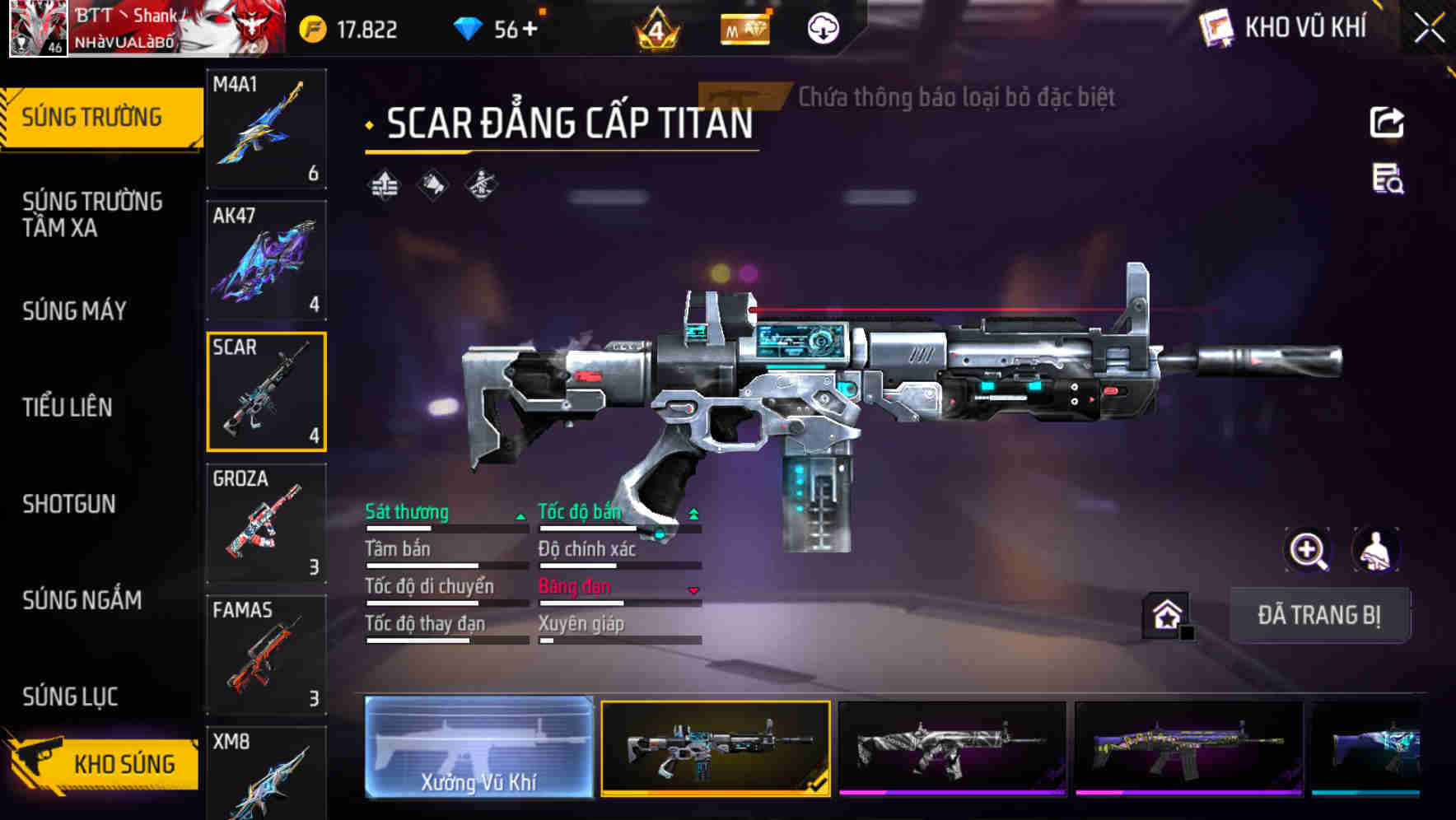The image size is (1456, 820).
Task: Click the ĐÃ TRANG BỊ button
Action: click(1320, 615)
